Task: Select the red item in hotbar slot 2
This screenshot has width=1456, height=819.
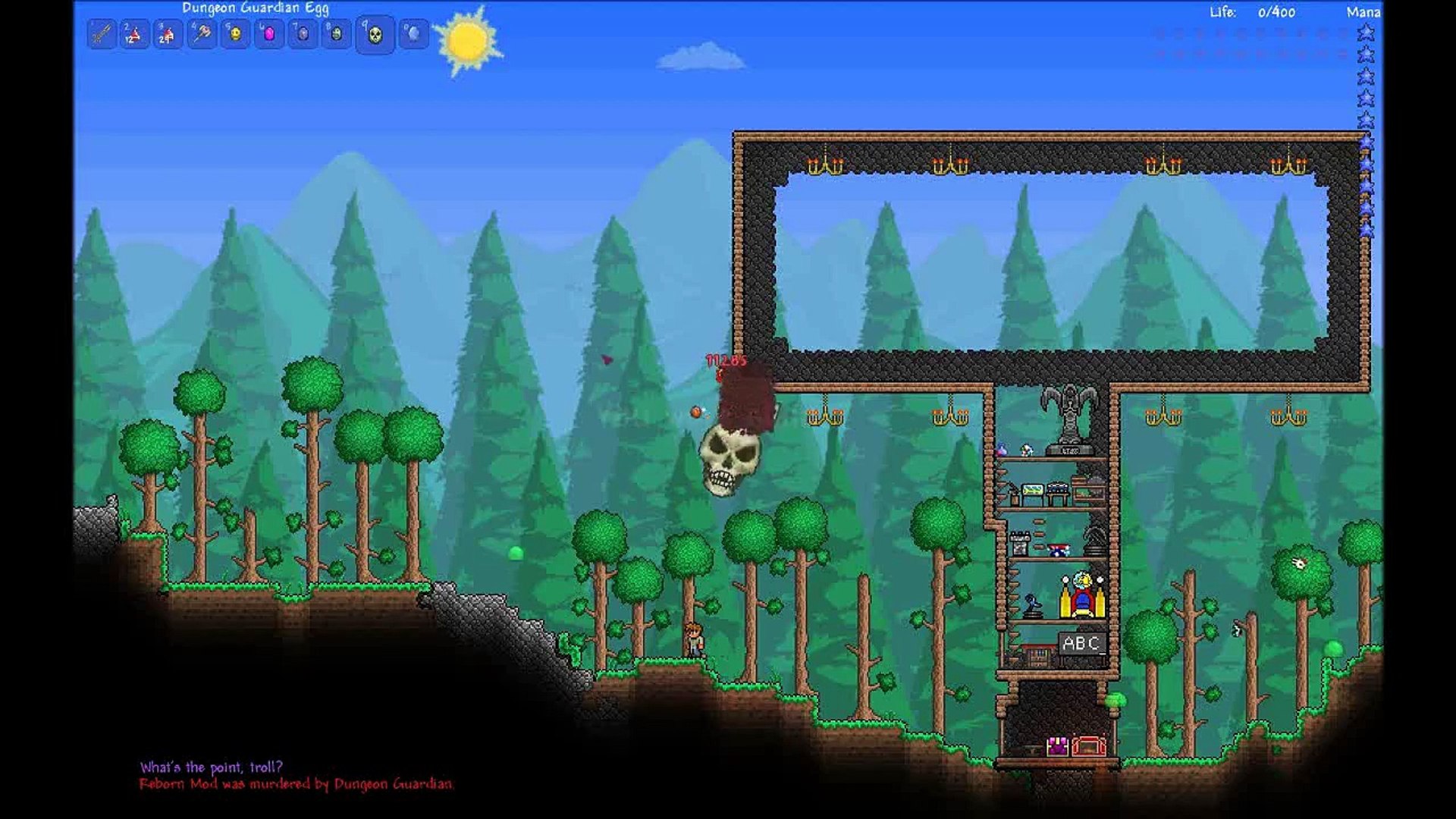Action: tap(135, 34)
